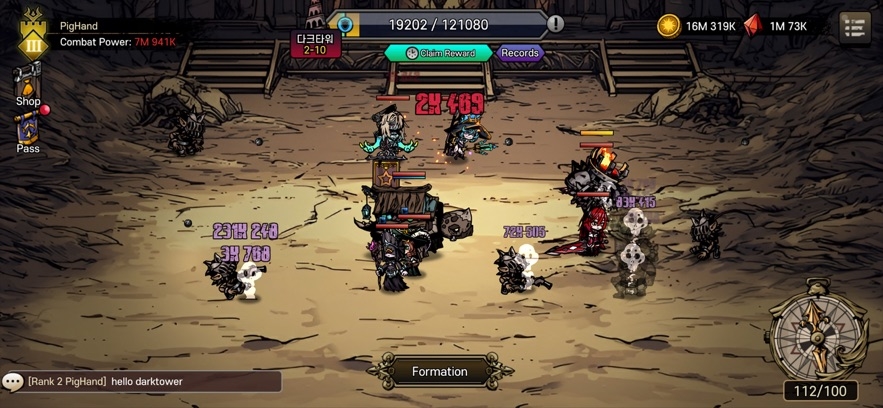Claim Reward for the stage
The width and height of the screenshot is (883, 408).
tap(438, 53)
